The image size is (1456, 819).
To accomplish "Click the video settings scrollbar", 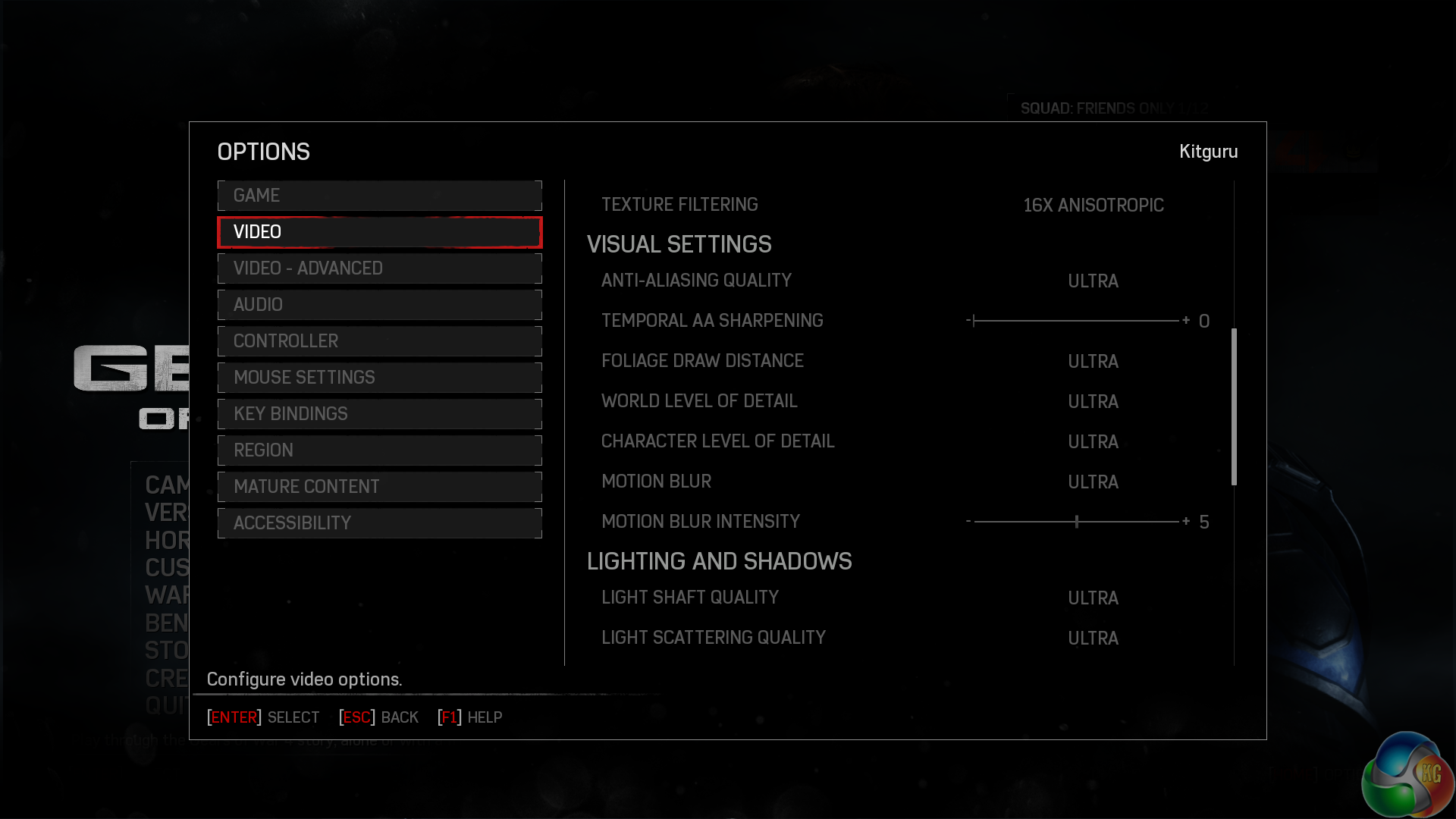I will 1234,406.
